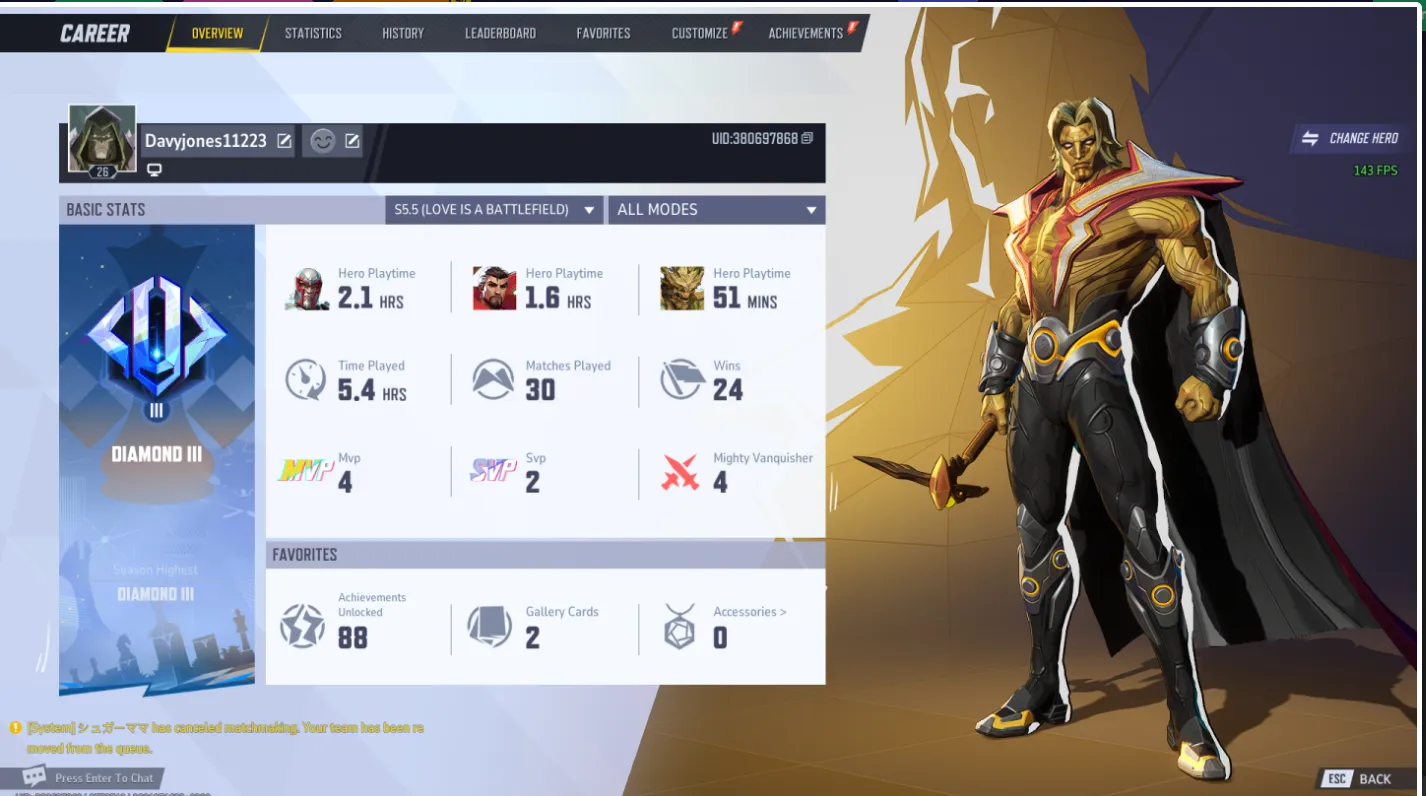Click the player avatar portrait

(x=101, y=138)
